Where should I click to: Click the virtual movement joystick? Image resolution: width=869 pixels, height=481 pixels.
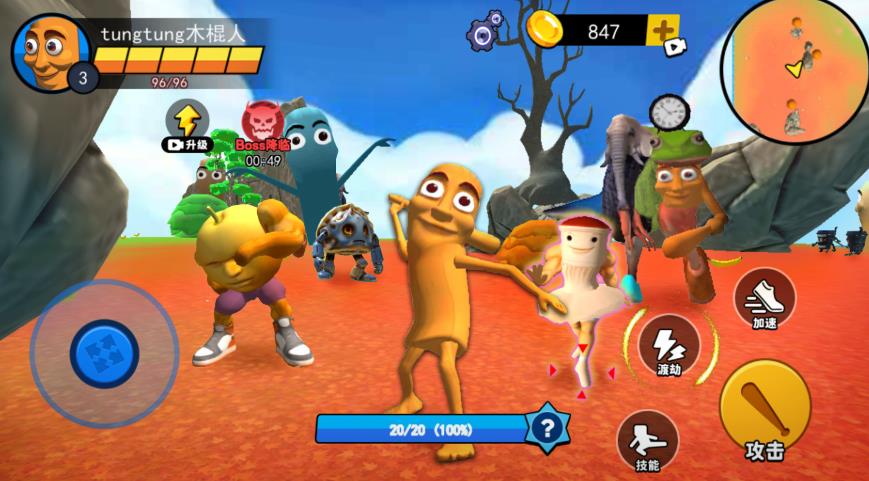tap(104, 353)
